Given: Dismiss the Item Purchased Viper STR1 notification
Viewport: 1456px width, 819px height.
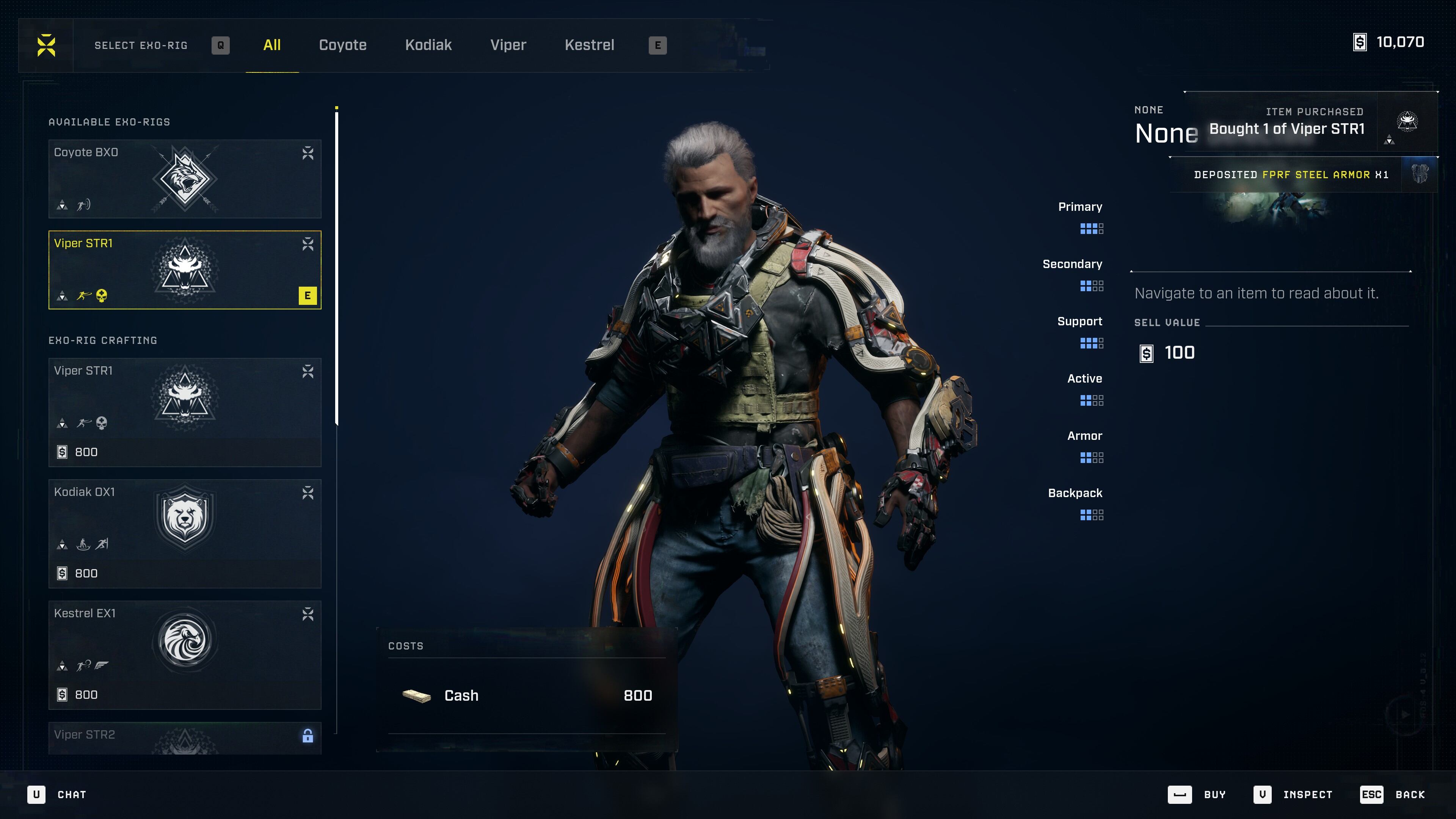Looking at the screenshot, I should pos(1311,123).
